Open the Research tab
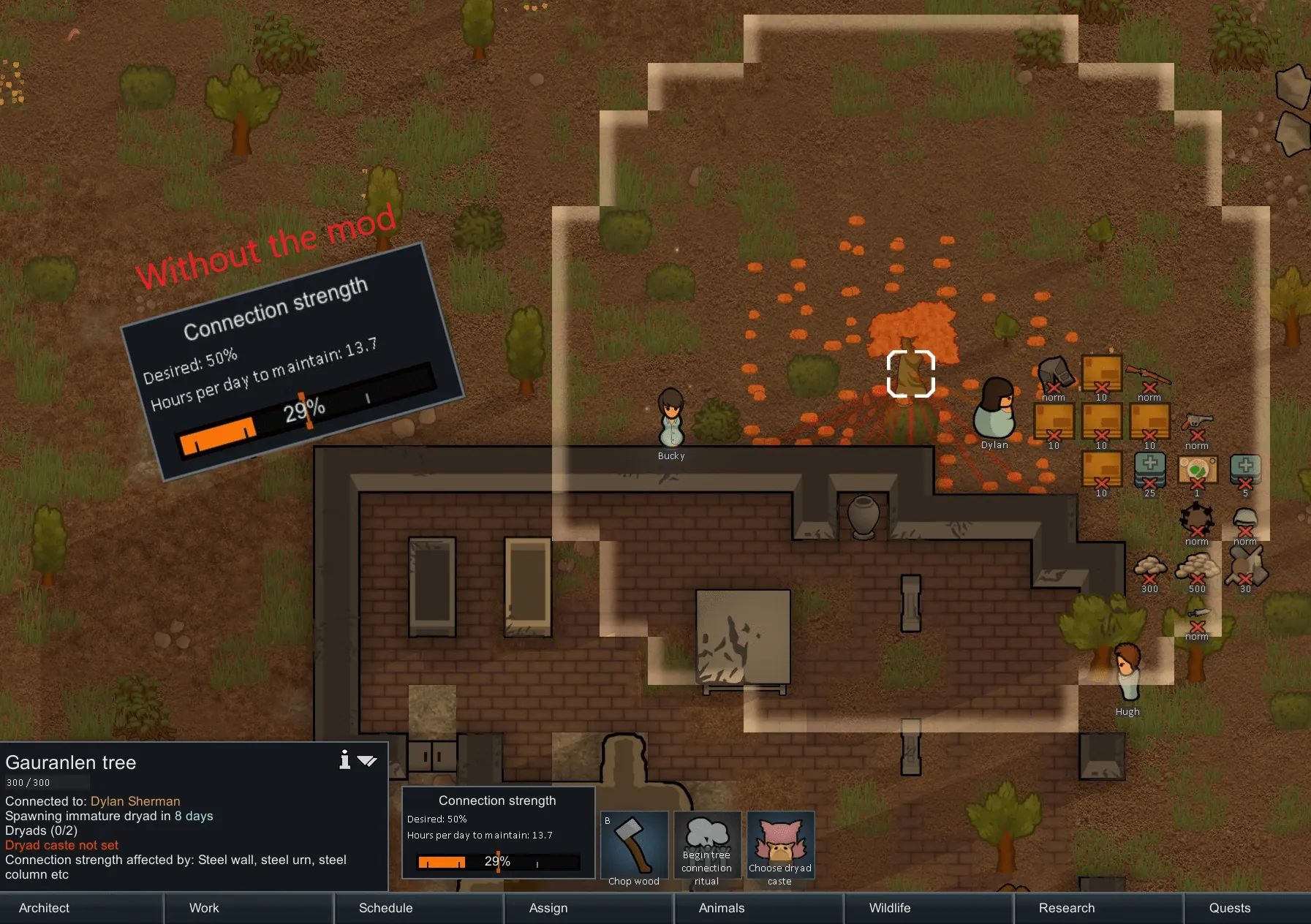Image resolution: width=1311 pixels, height=924 pixels. [1067, 908]
